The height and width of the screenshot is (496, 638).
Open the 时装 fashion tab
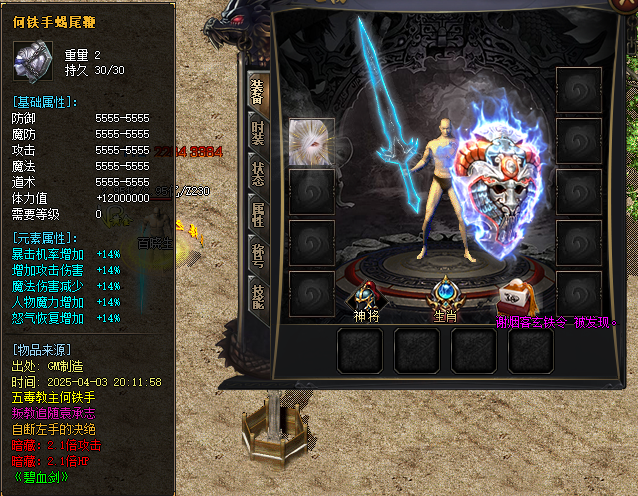(x=256, y=131)
